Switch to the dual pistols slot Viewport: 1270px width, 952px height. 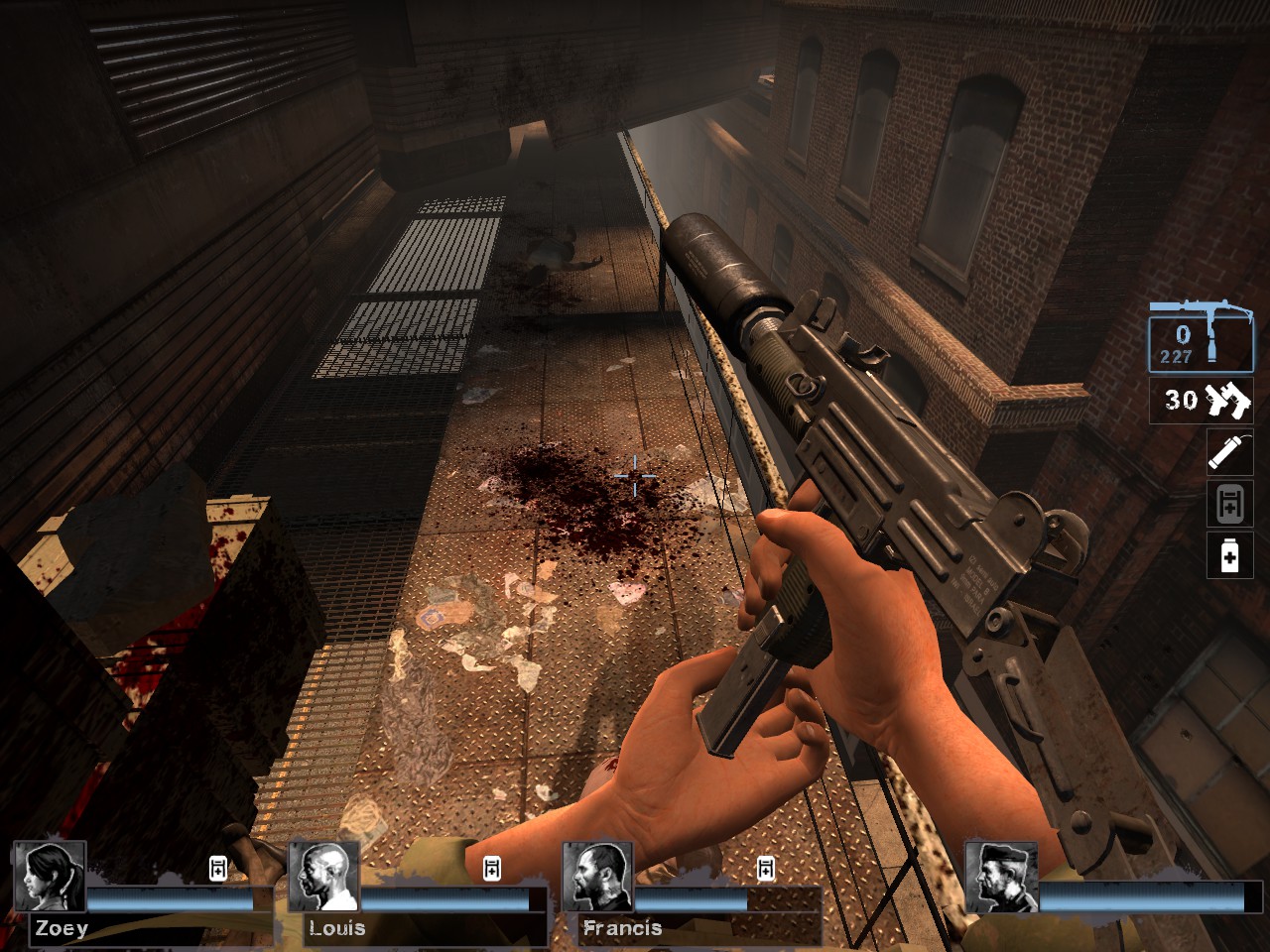tap(1202, 401)
